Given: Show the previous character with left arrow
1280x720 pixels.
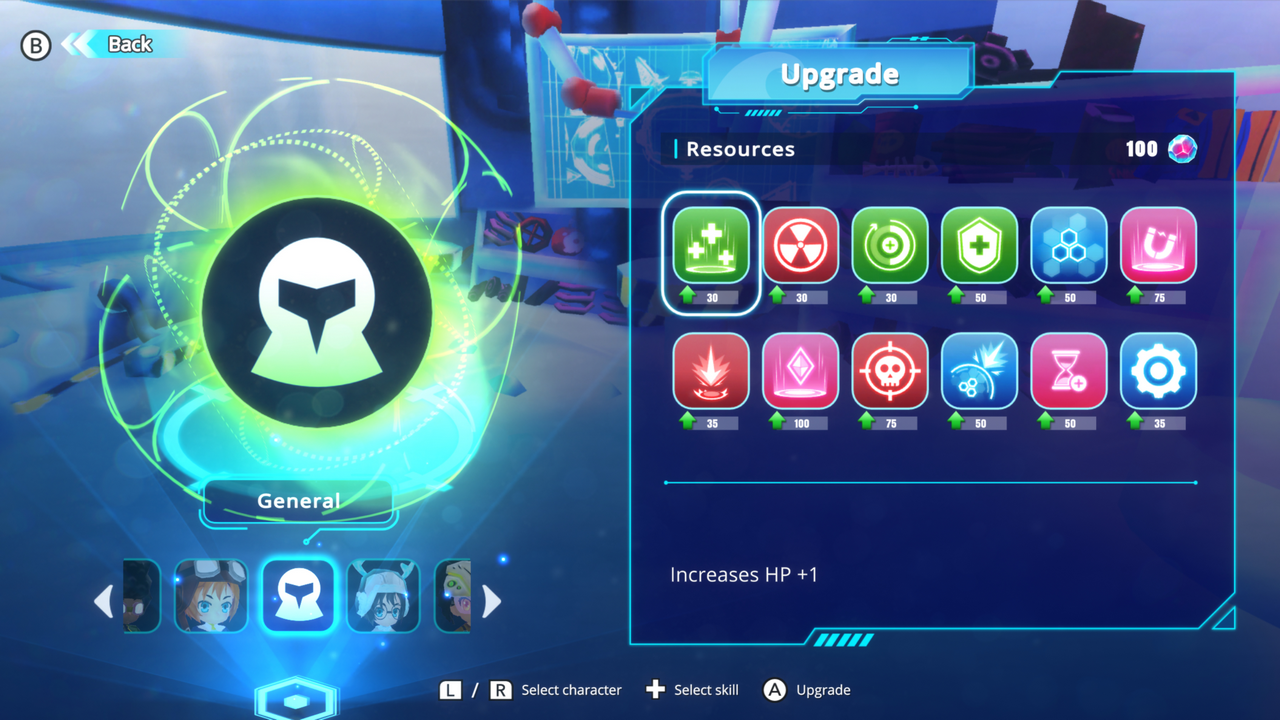Looking at the screenshot, I should click(x=104, y=601).
